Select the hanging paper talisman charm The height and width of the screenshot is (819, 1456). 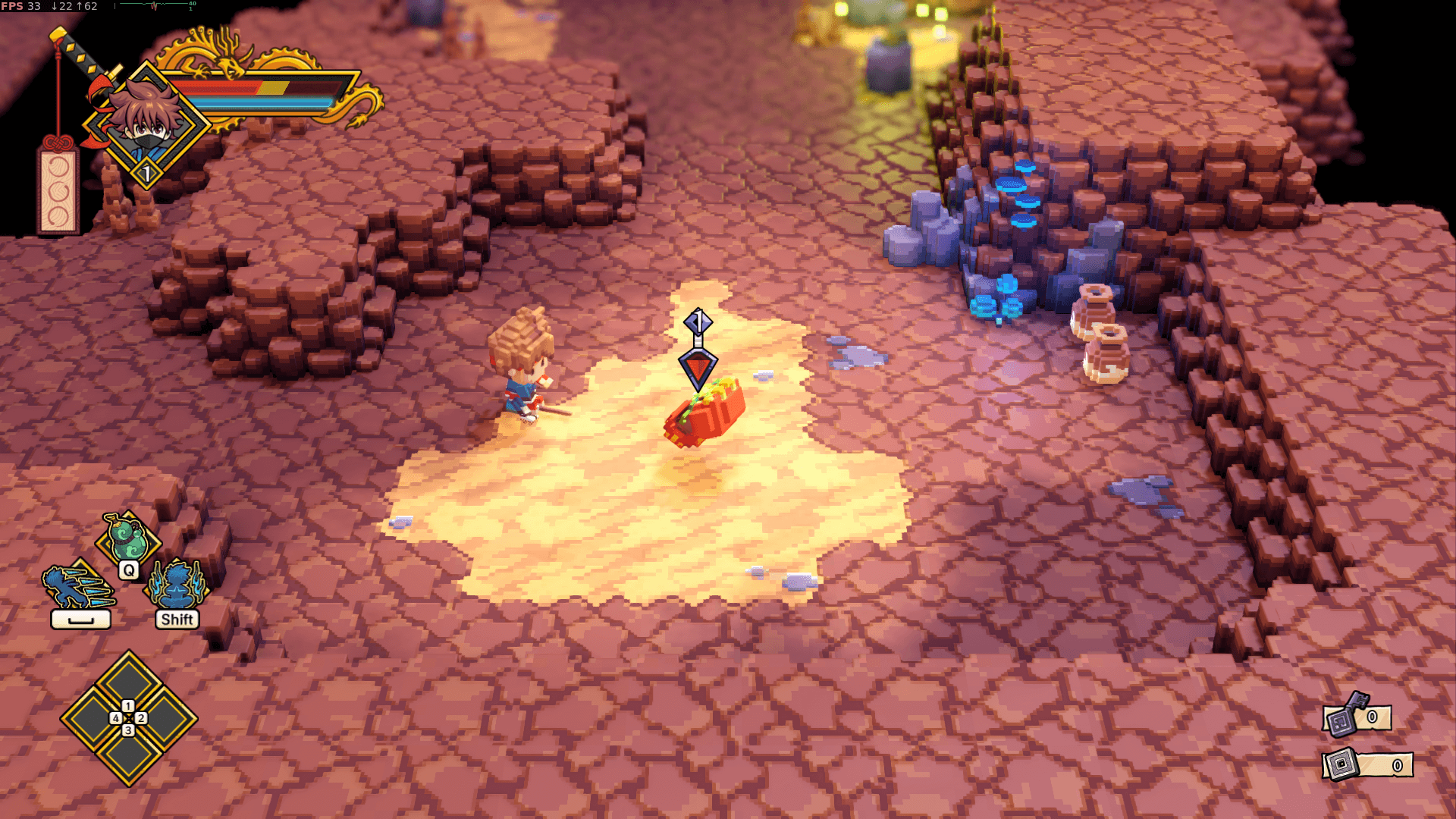coord(58,190)
